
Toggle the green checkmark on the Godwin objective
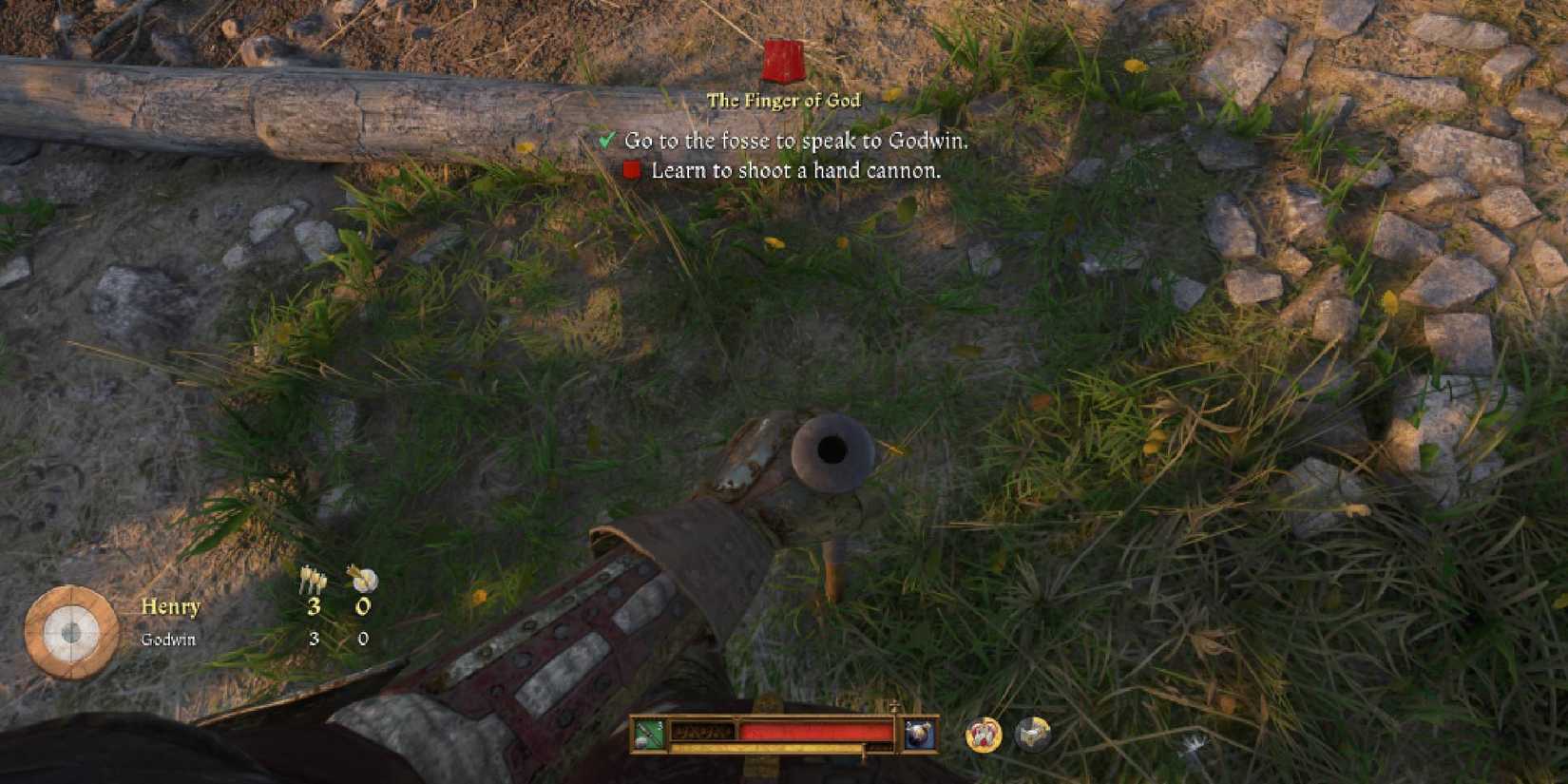[606, 140]
